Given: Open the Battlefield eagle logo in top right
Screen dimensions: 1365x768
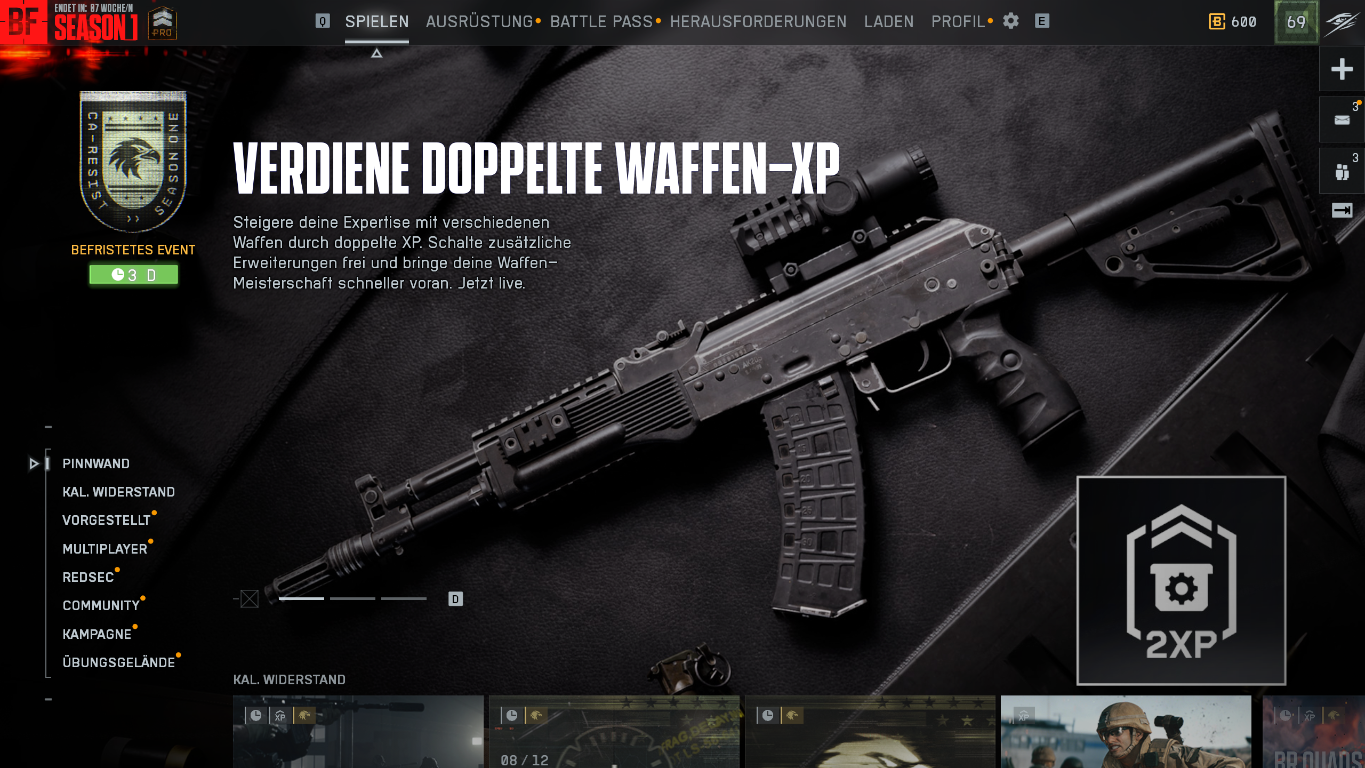Looking at the screenshot, I should 1341,21.
